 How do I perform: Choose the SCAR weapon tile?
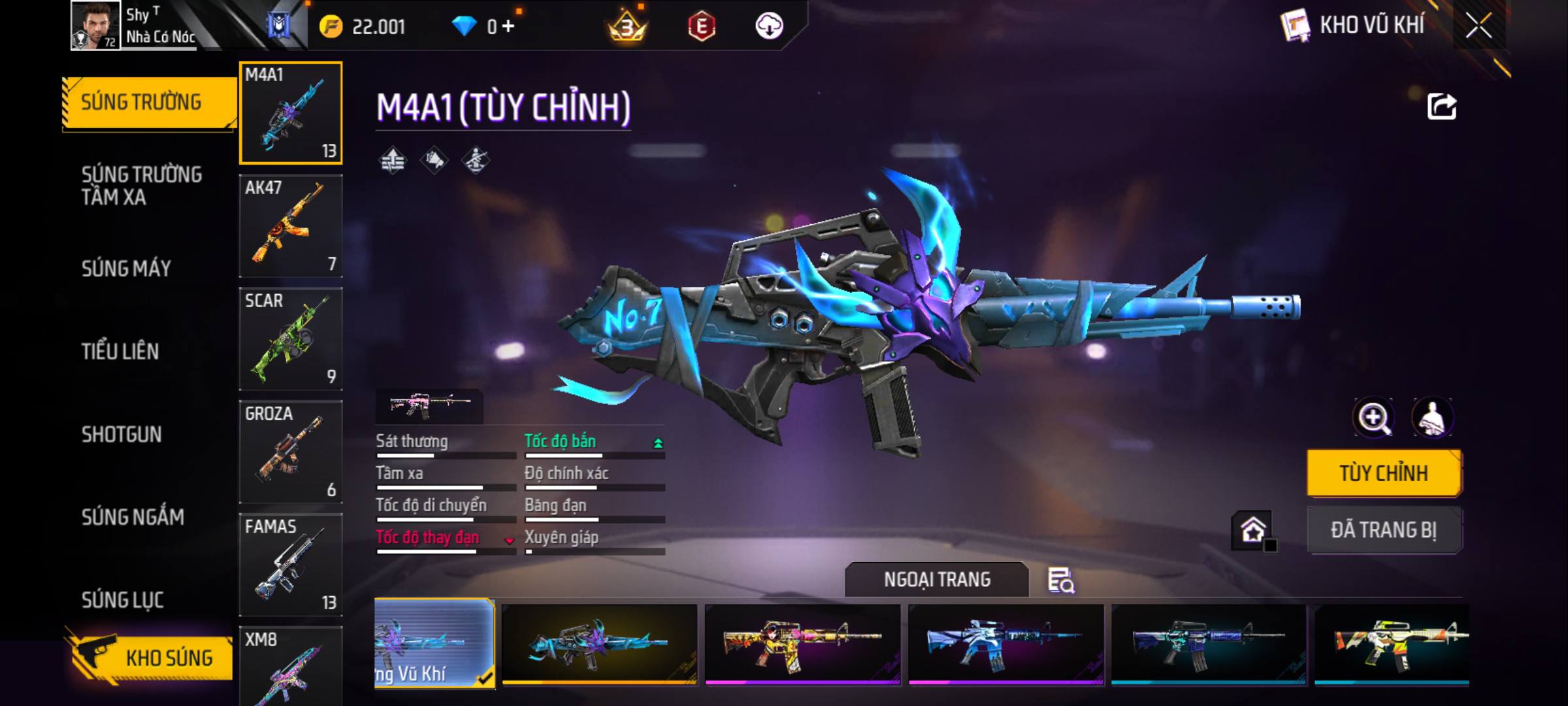(291, 339)
